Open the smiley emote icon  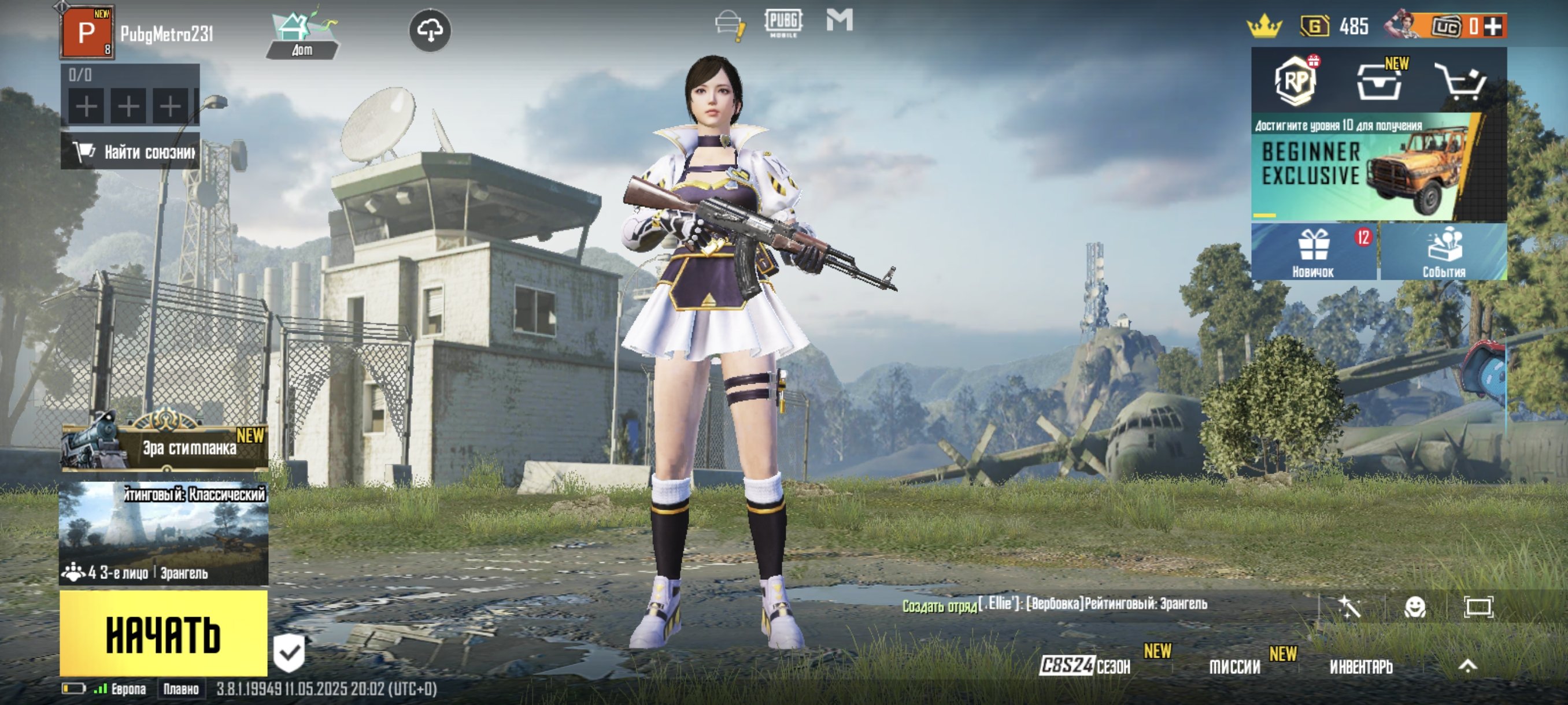click(x=1415, y=606)
